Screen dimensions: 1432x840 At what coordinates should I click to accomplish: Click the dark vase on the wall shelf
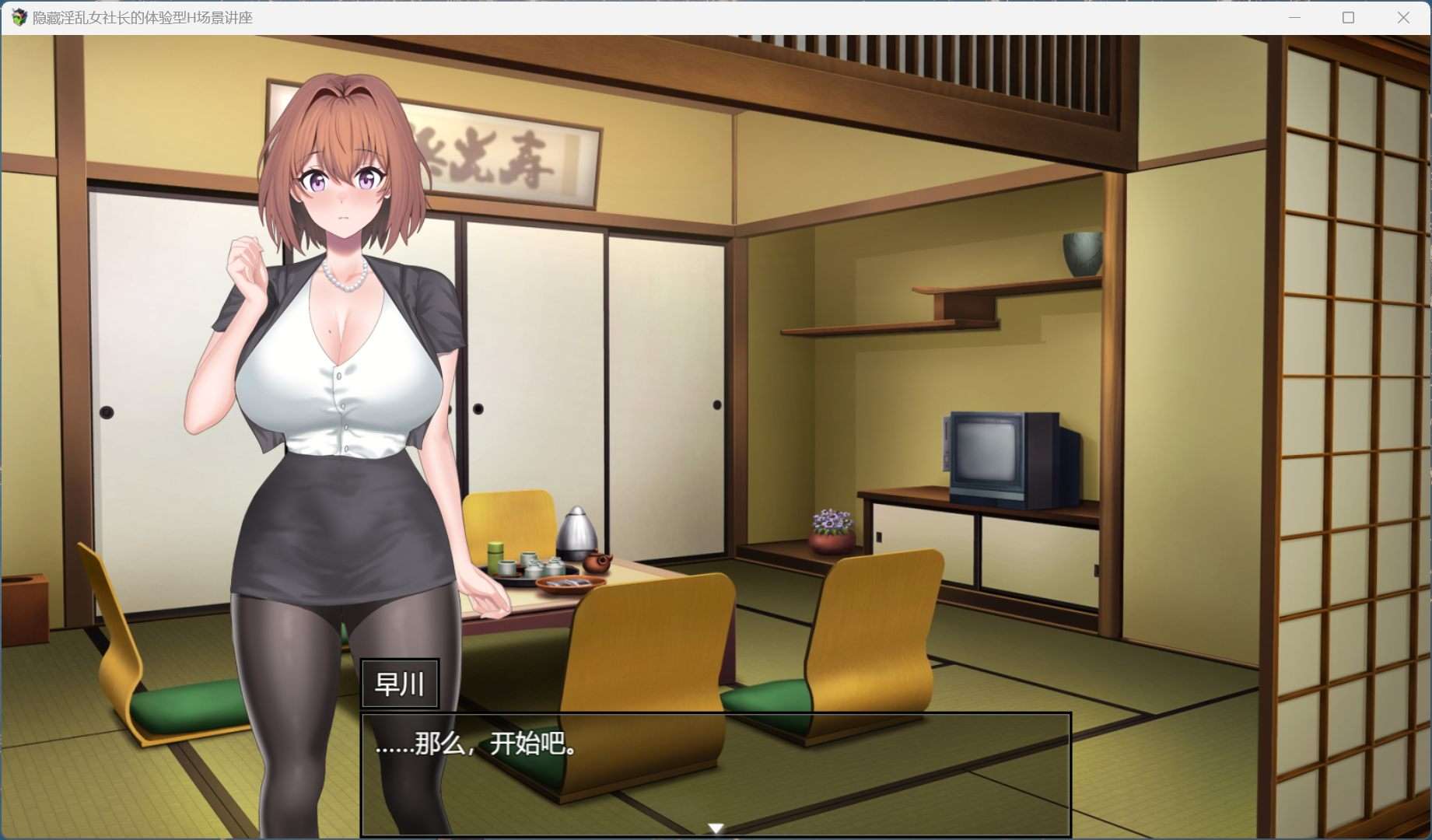pos(1081,253)
